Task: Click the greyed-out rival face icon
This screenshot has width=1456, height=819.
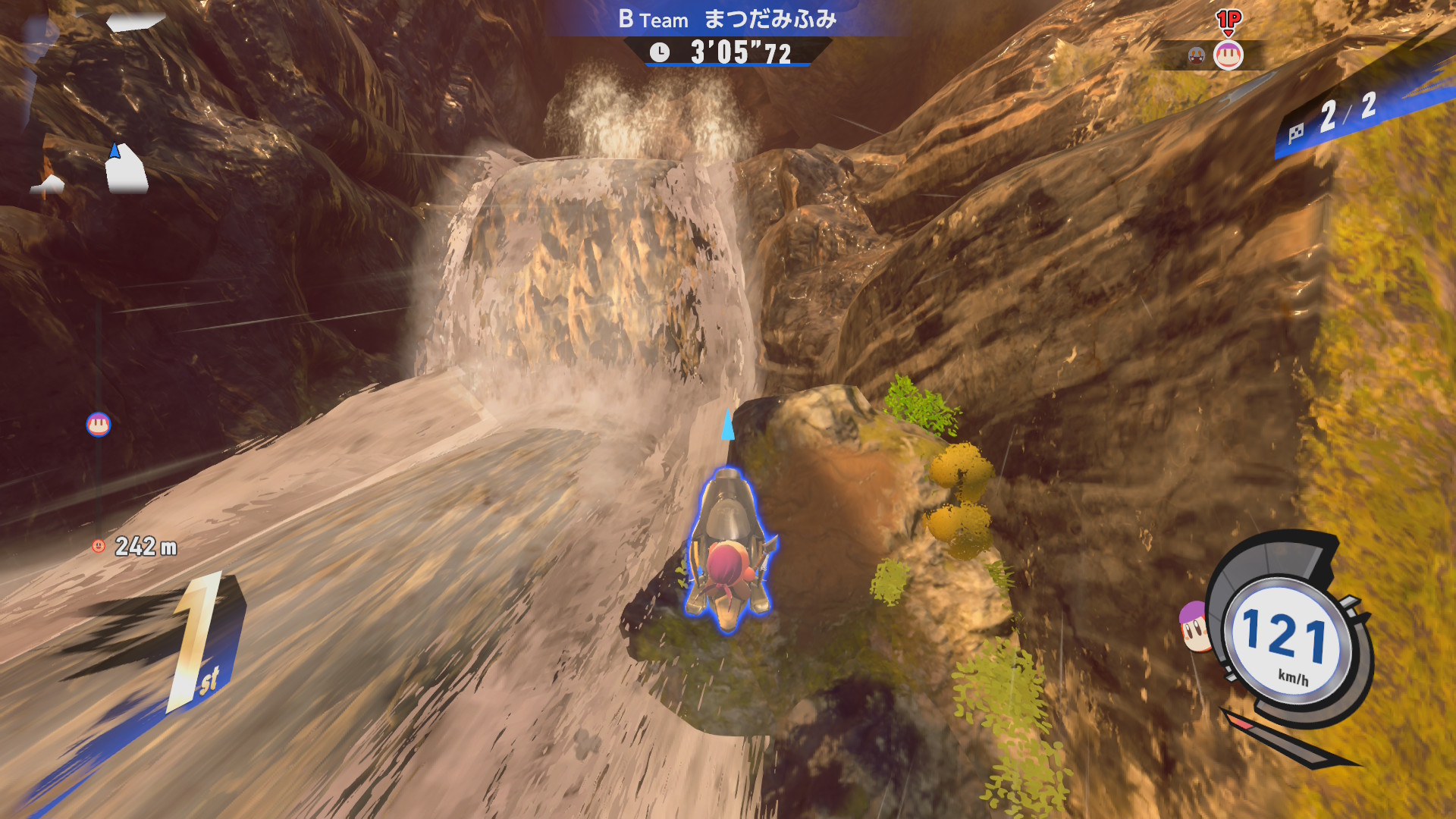Action: (1197, 55)
